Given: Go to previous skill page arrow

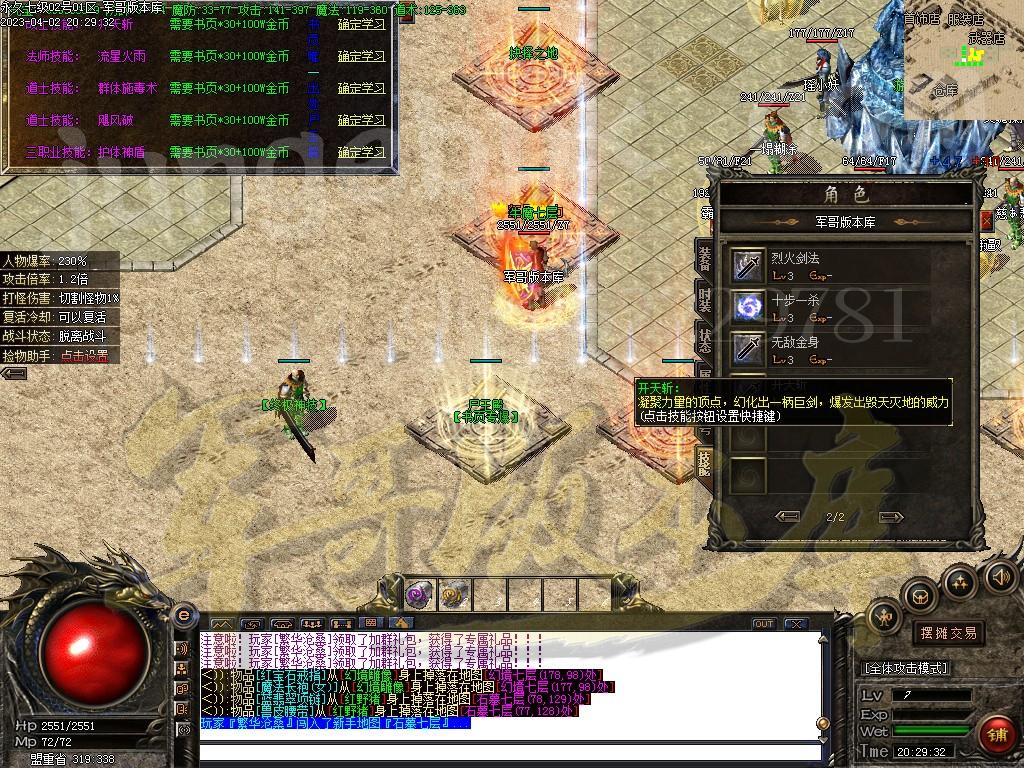Looking at the screenshot, I should (788, 516).
